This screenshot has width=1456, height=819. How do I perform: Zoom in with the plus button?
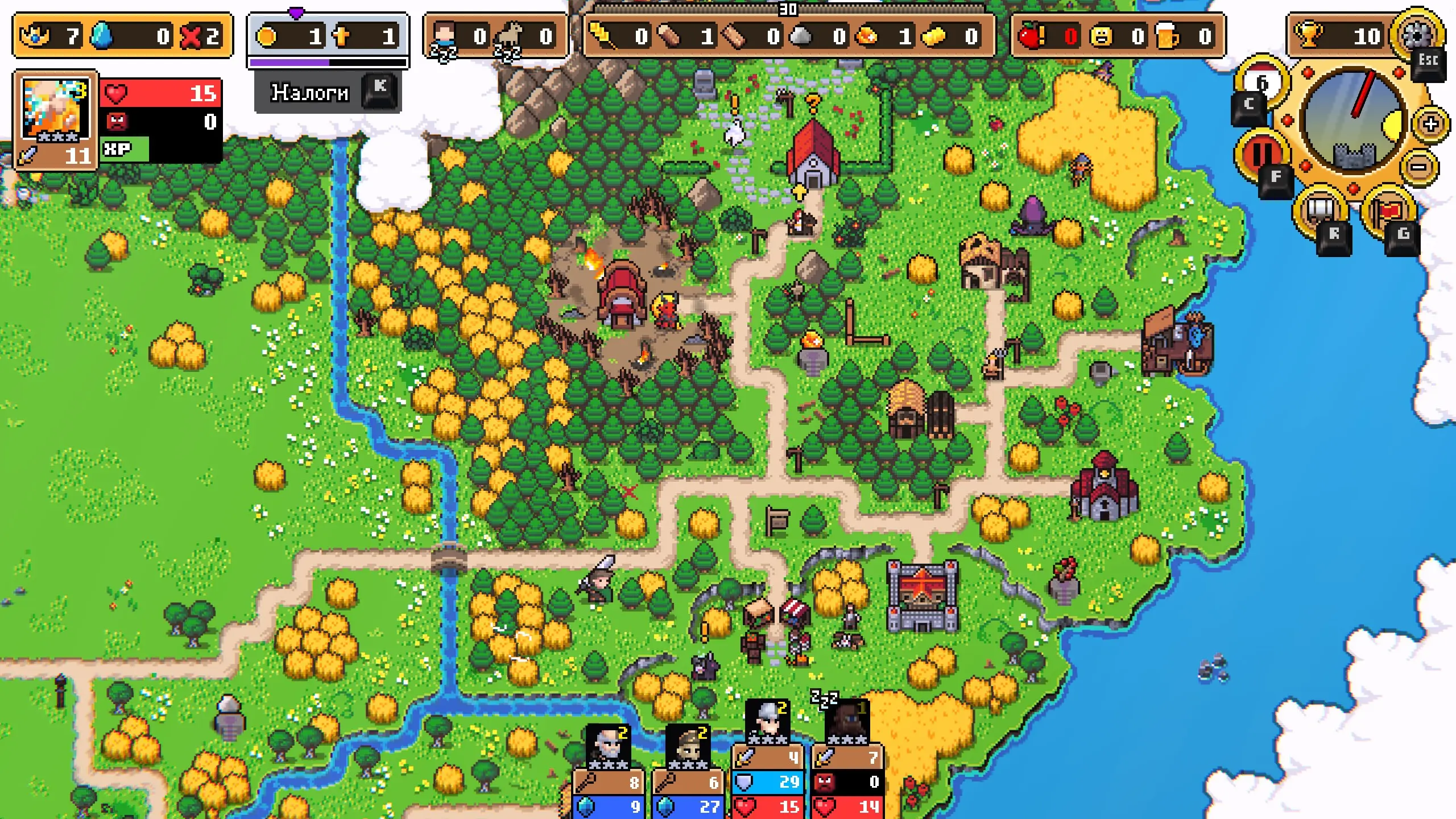[1431, 123]
